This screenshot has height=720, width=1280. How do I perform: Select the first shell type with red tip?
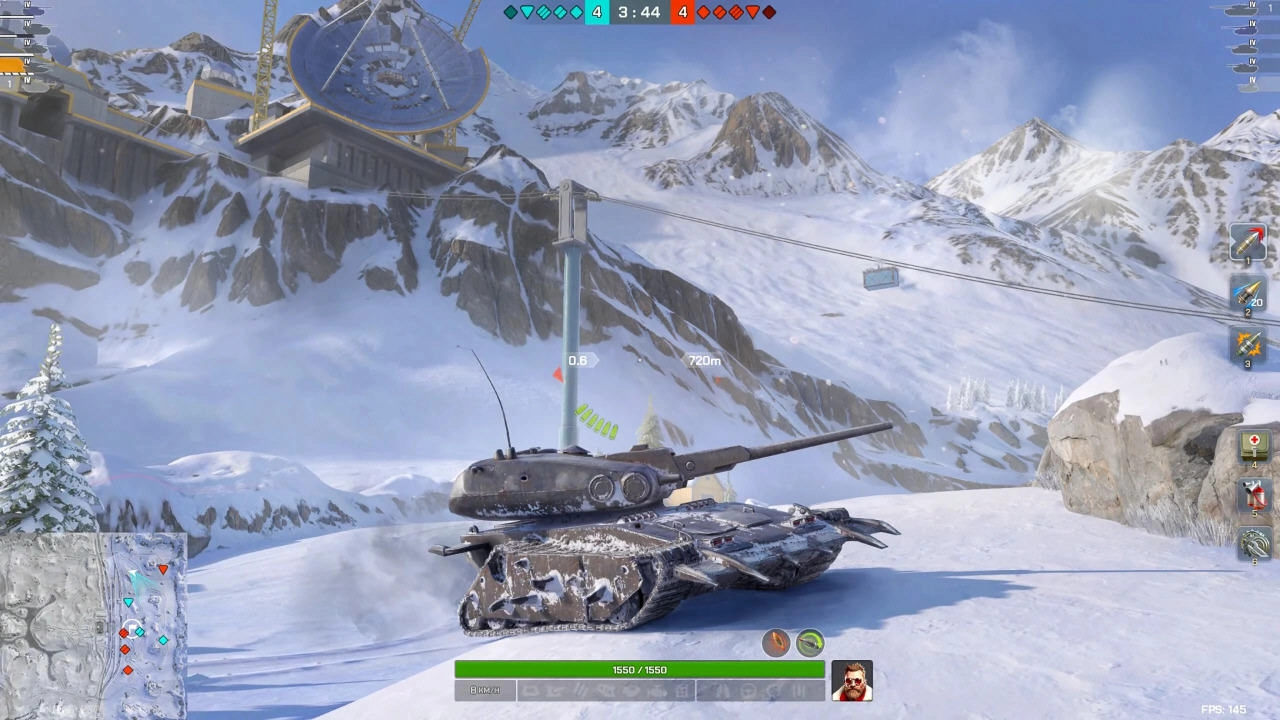[1248, 243]
